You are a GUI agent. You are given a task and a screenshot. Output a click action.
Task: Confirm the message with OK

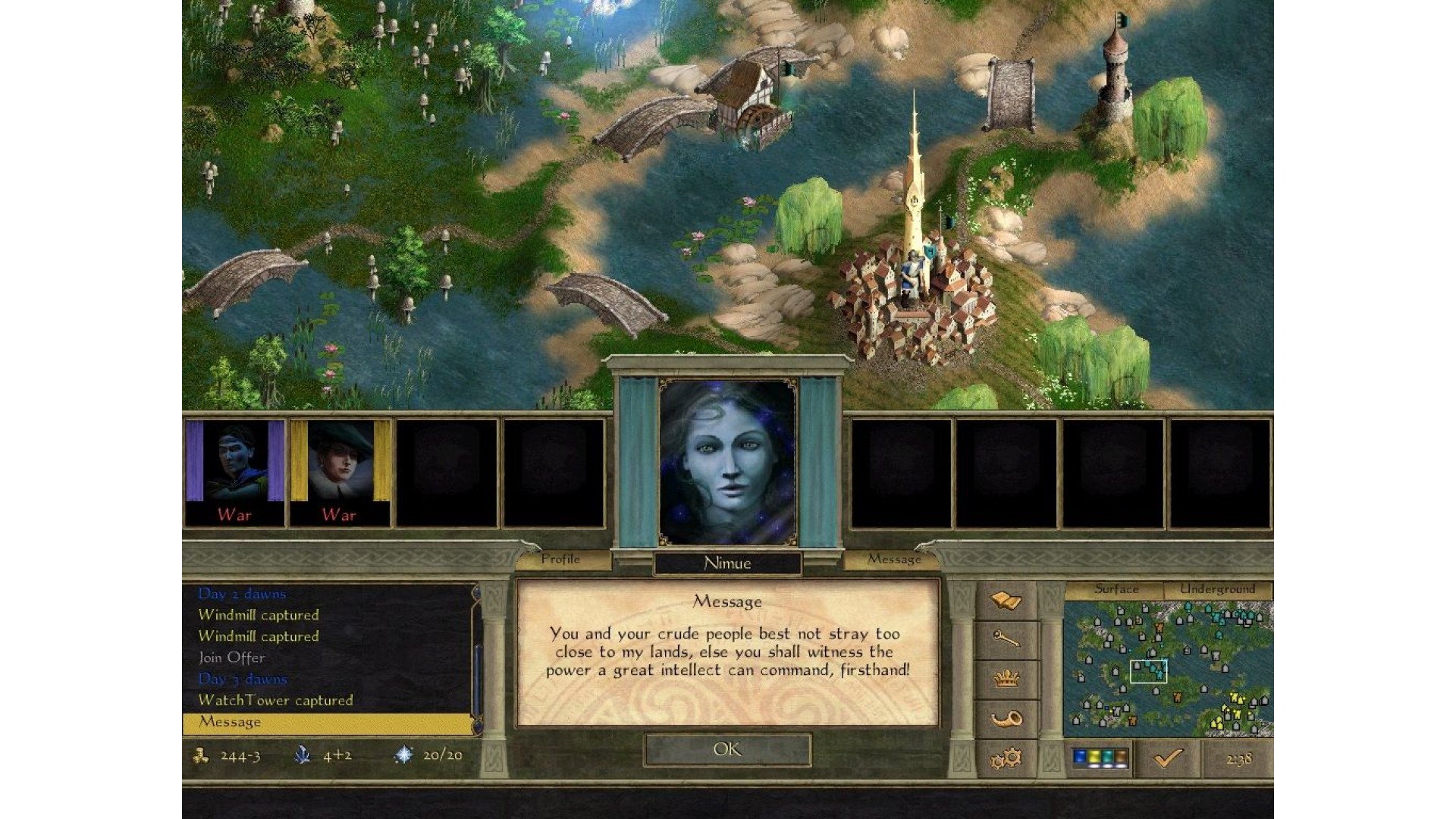pyautogui.click(x=727, y=749)
